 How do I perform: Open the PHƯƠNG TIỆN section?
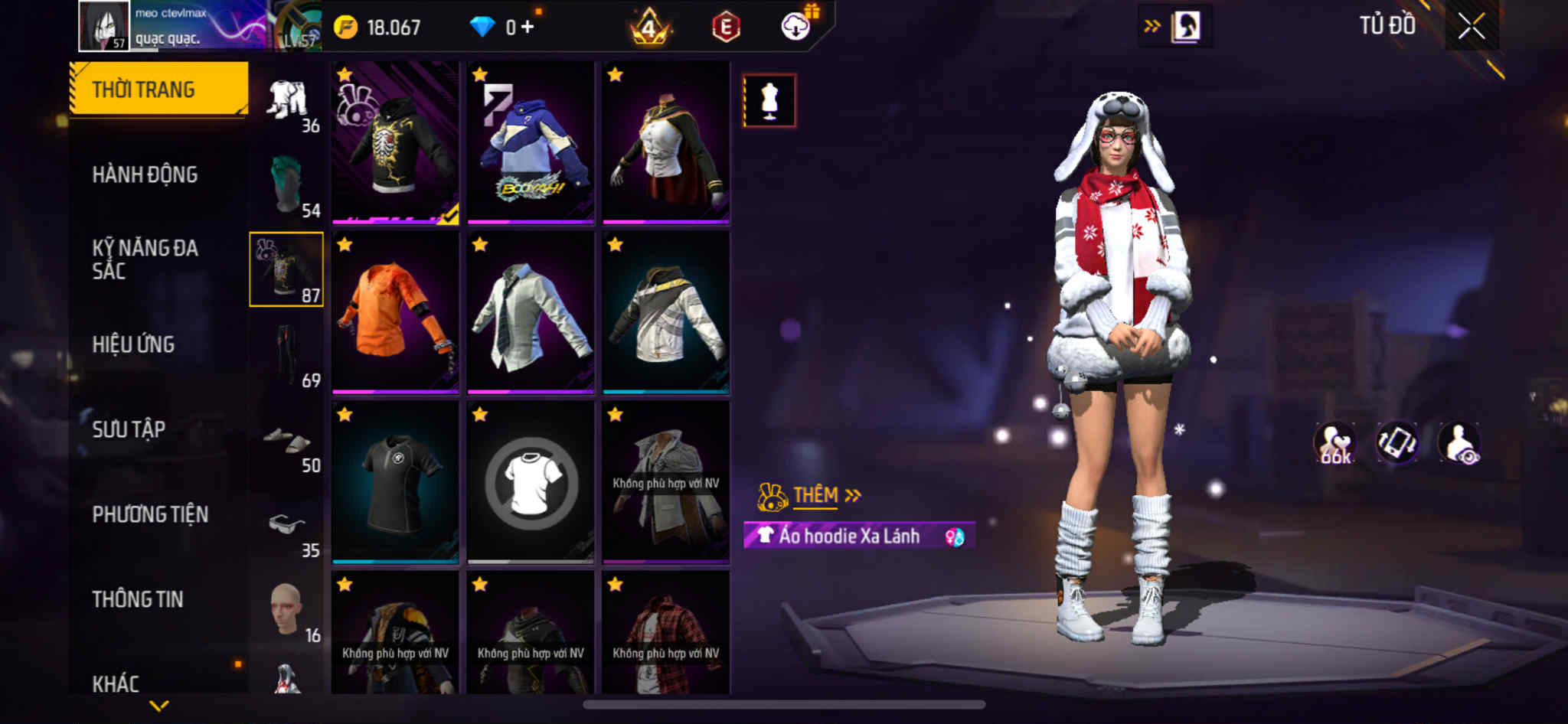tap(150, 514)
